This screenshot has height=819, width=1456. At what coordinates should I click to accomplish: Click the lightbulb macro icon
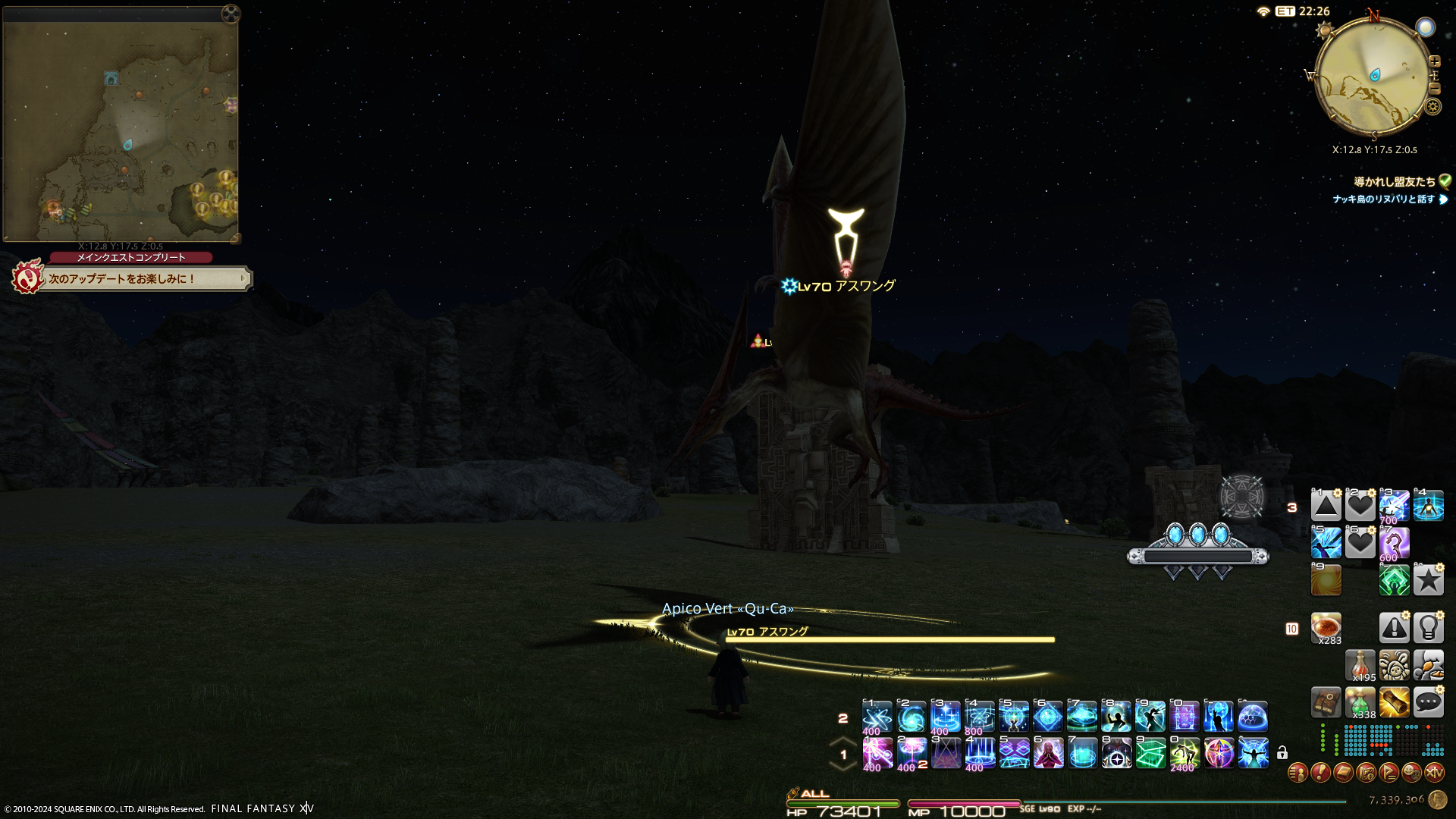click(1428, 628)
